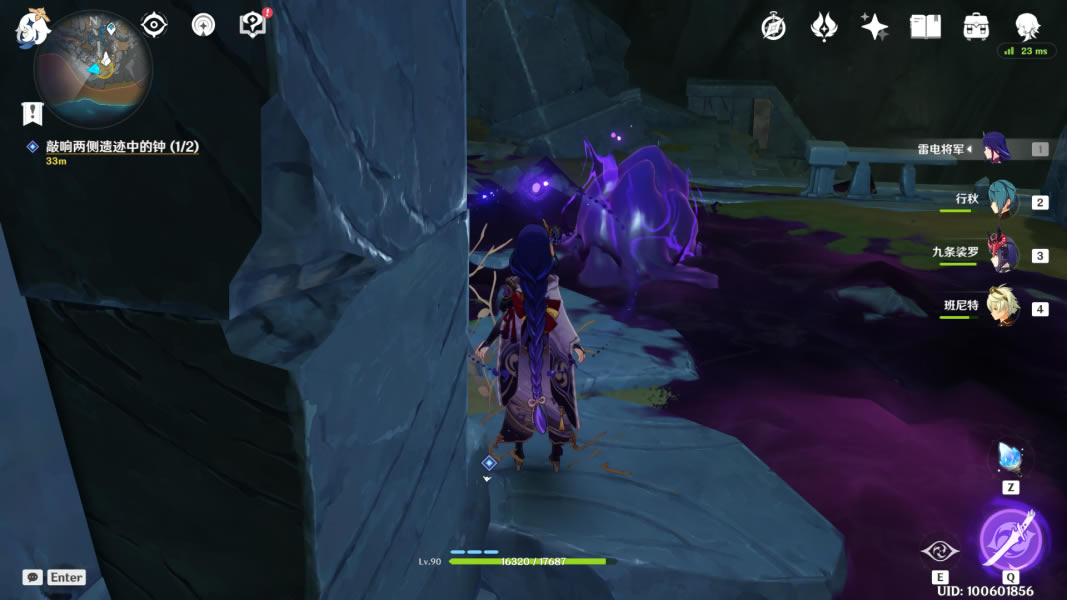Open the chat speech-bubble button
The image size is (1067, 600).
(x=33, y=577)
